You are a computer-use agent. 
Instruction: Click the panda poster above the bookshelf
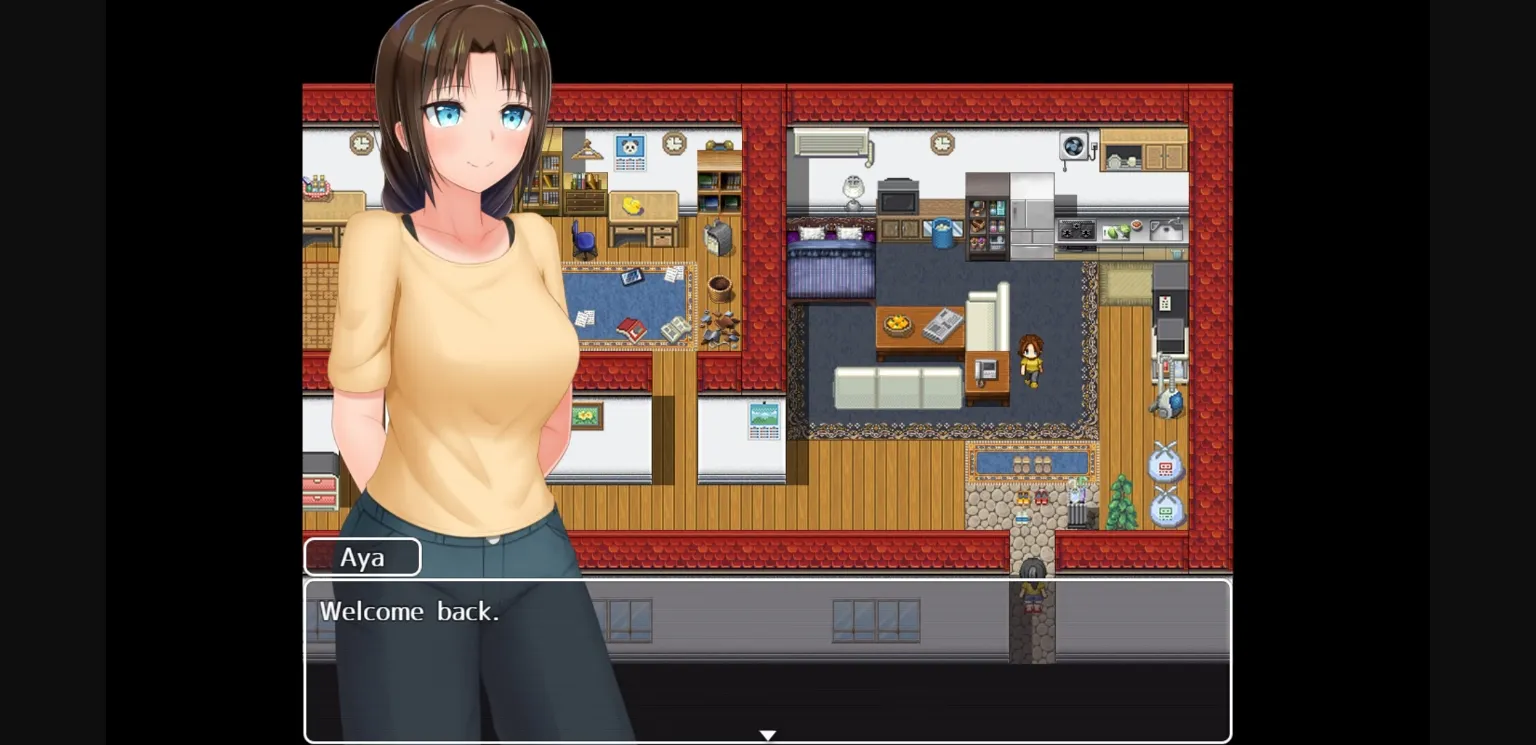click(630, 151)
